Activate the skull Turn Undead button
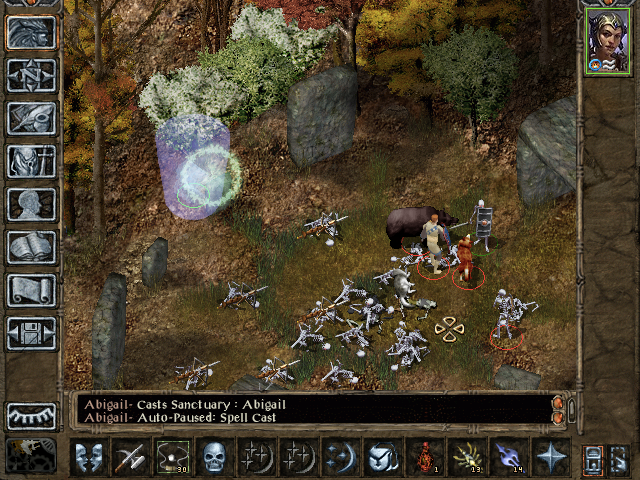The image size is (640, 480). 215,457
